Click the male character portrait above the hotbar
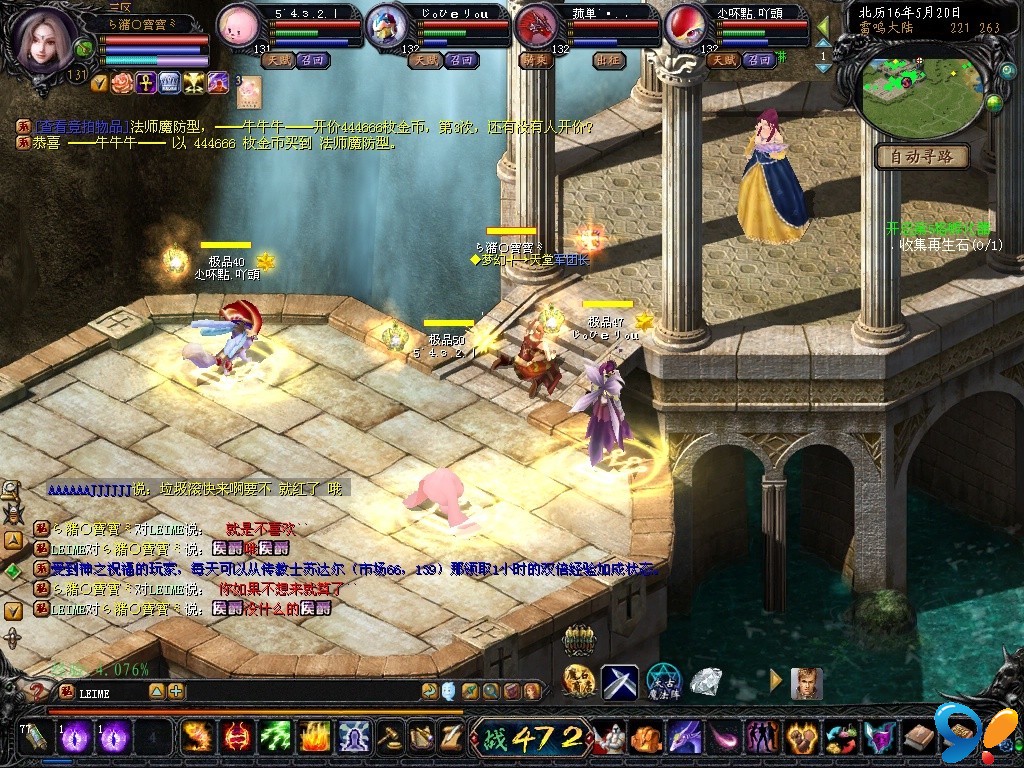Screen dimensions: 1024x768 (806, 683)
